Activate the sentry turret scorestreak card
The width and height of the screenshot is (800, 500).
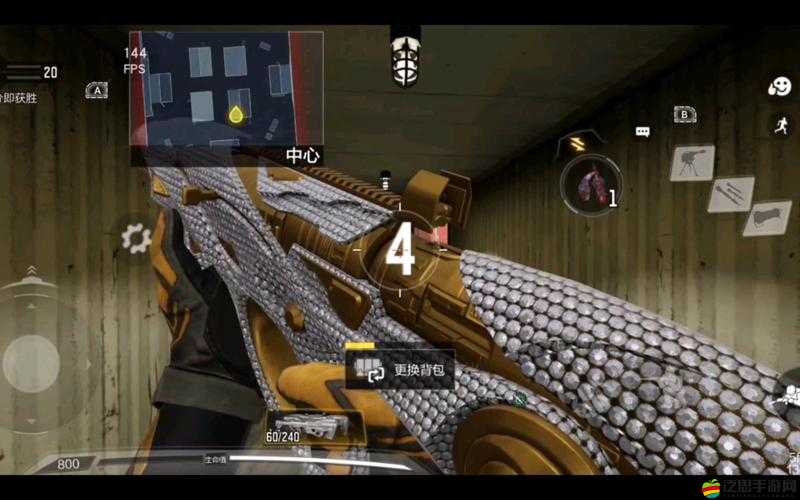click(x=690, y=160)
